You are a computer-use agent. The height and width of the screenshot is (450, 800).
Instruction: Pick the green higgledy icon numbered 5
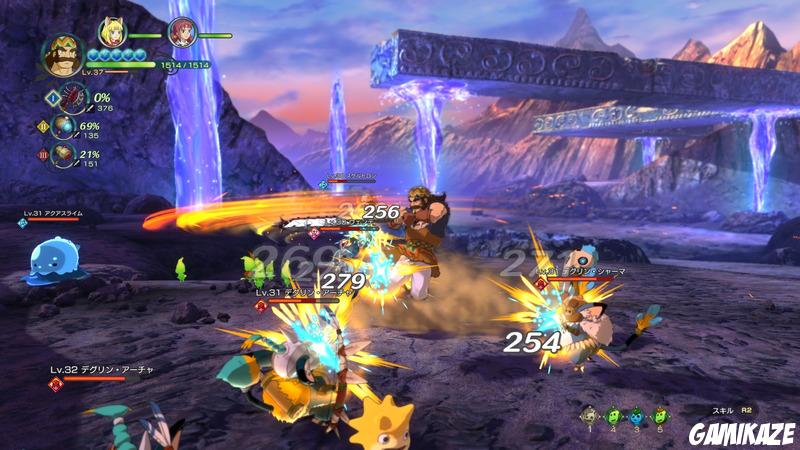[x=659, y=414]
